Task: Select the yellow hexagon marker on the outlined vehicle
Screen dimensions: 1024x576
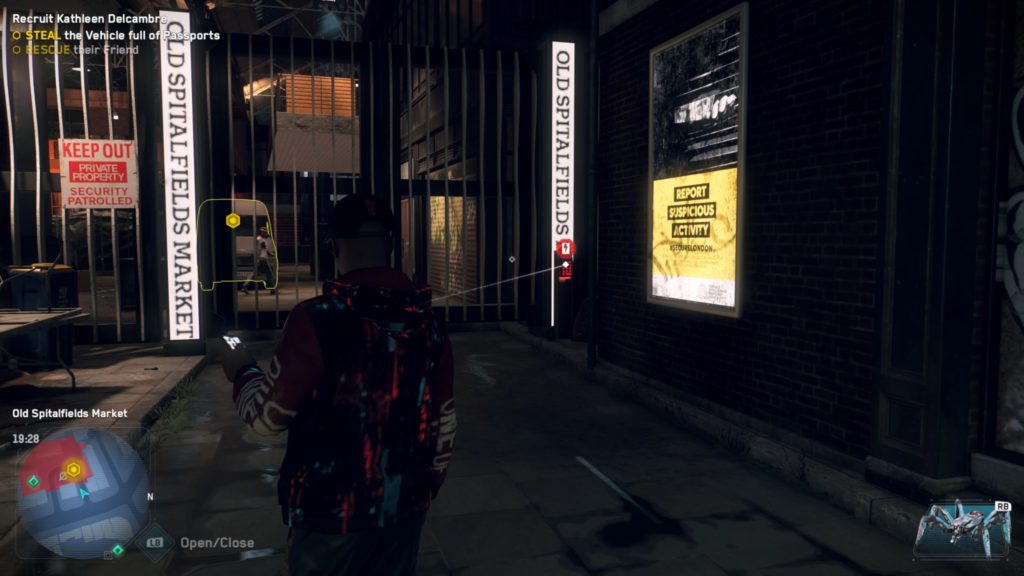Action: click(233, 220)
